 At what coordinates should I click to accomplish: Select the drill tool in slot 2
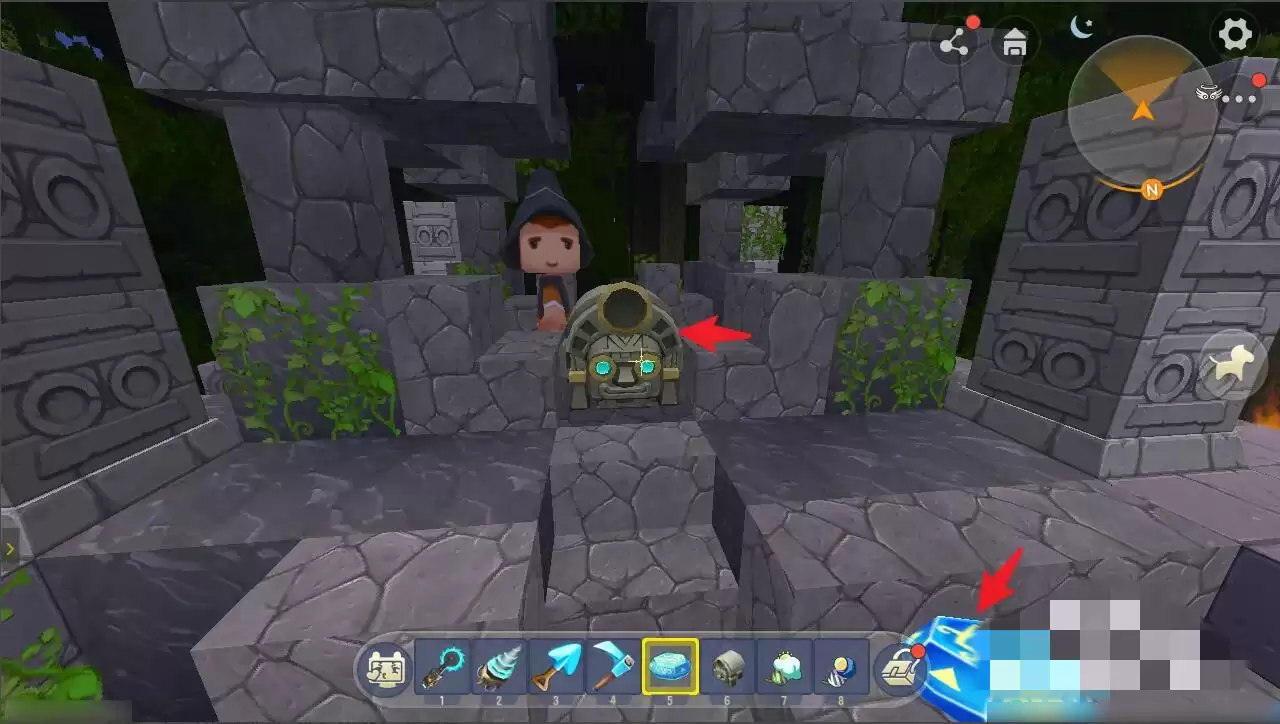(x=499, y=665)
